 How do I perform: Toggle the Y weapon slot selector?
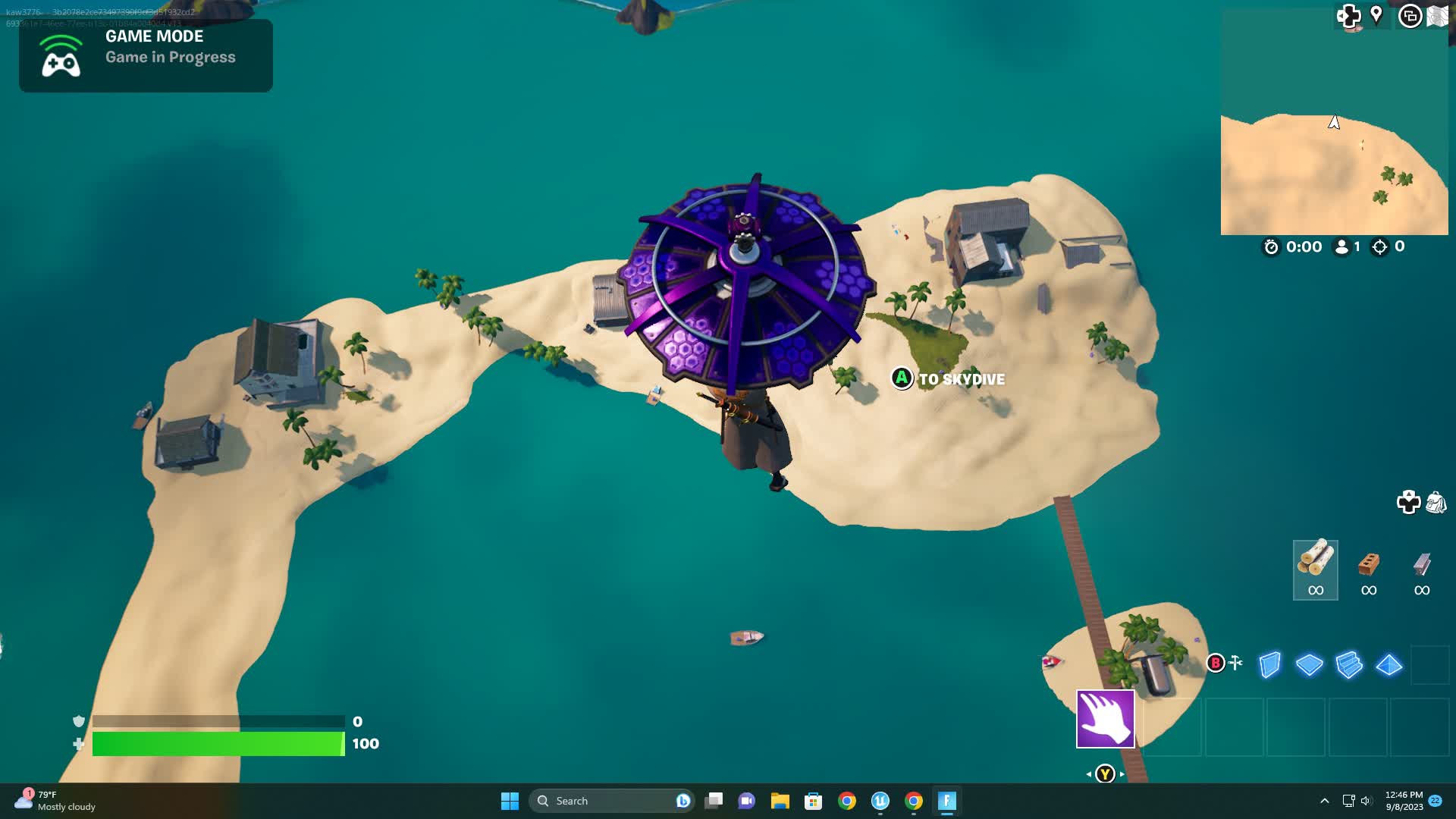(x=1105, y=774)
